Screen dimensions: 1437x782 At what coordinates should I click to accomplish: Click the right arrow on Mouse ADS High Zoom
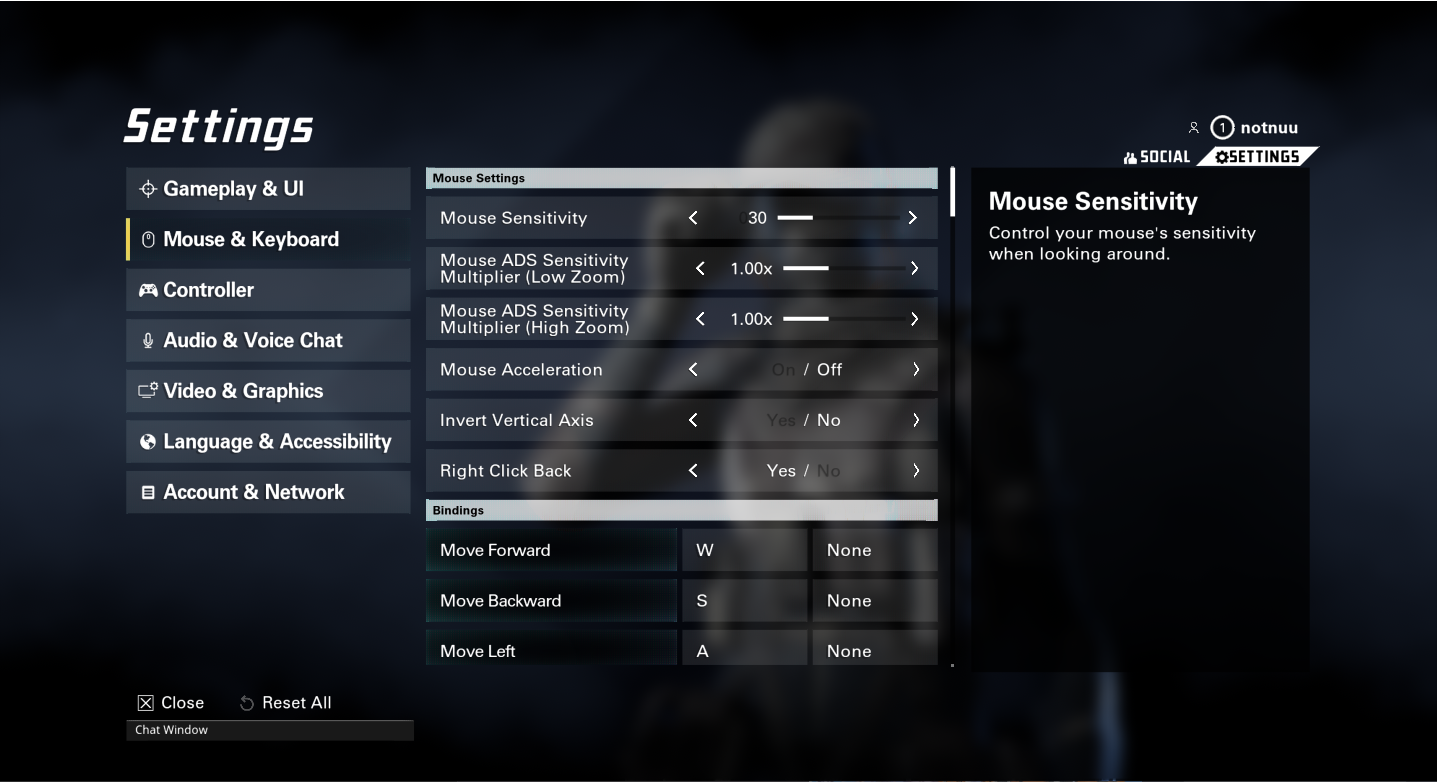click(x=914, y=319)
